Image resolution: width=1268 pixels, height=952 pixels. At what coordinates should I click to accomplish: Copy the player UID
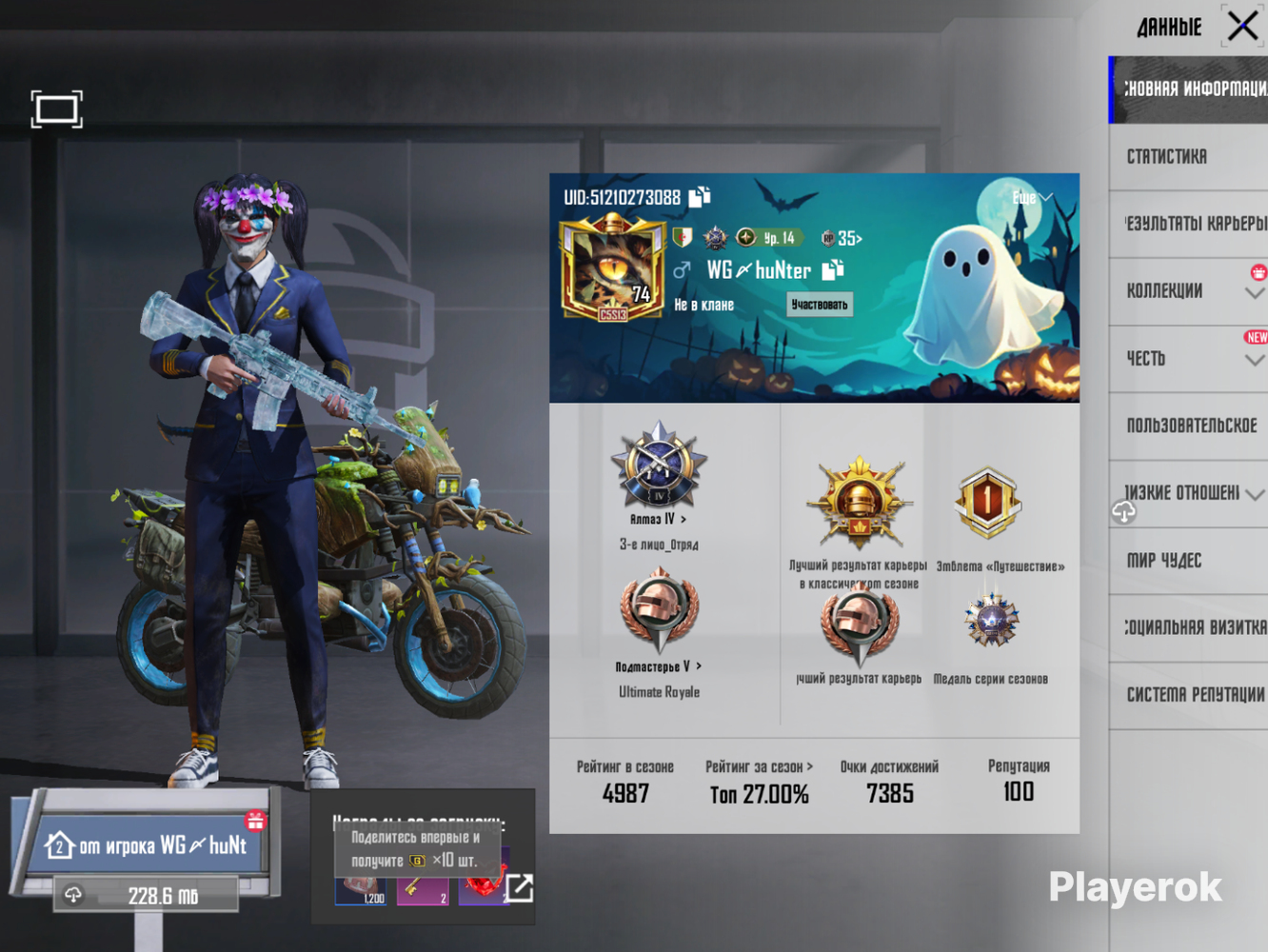700,197
